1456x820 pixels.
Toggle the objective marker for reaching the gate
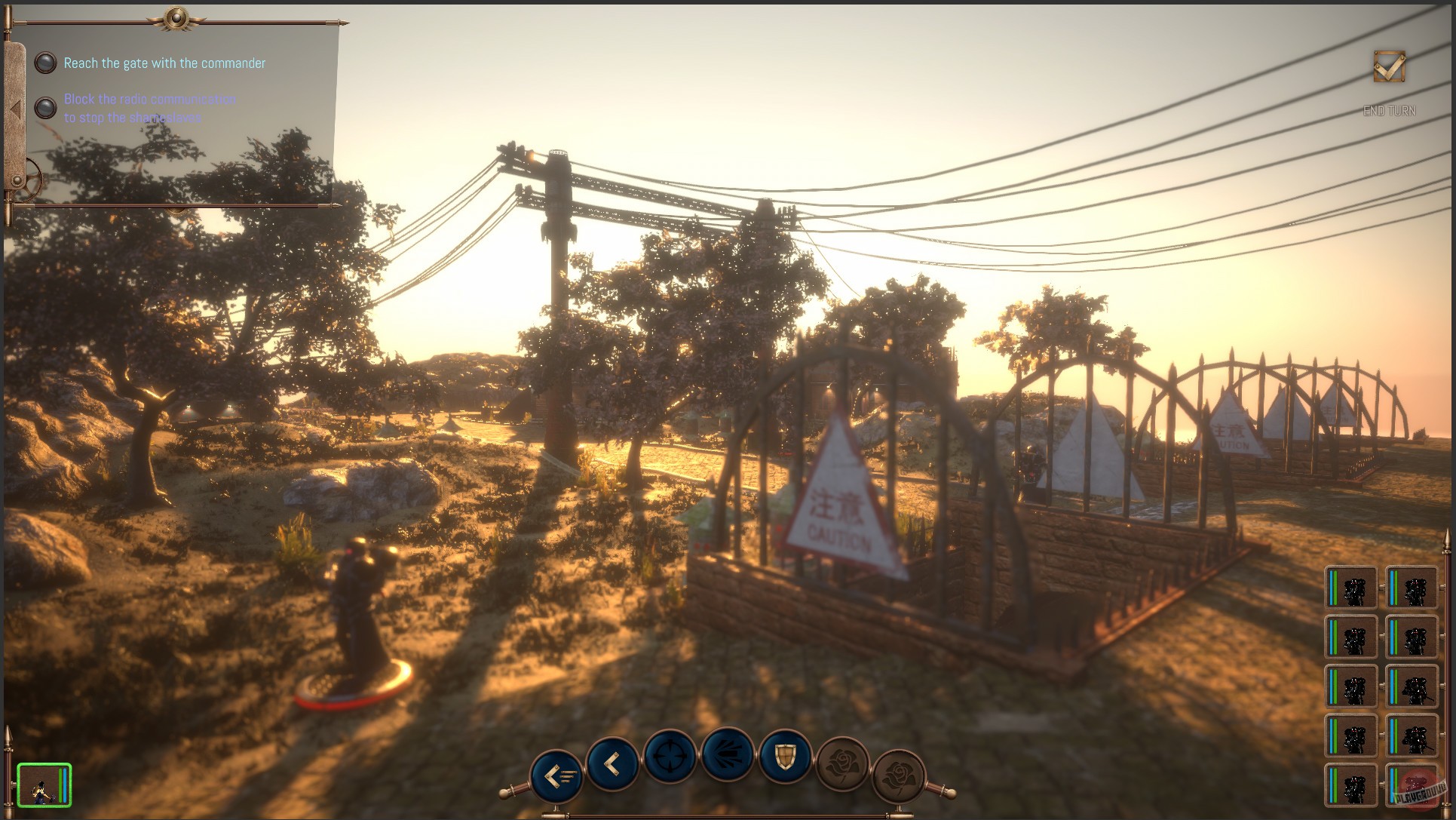pos(45,63)
